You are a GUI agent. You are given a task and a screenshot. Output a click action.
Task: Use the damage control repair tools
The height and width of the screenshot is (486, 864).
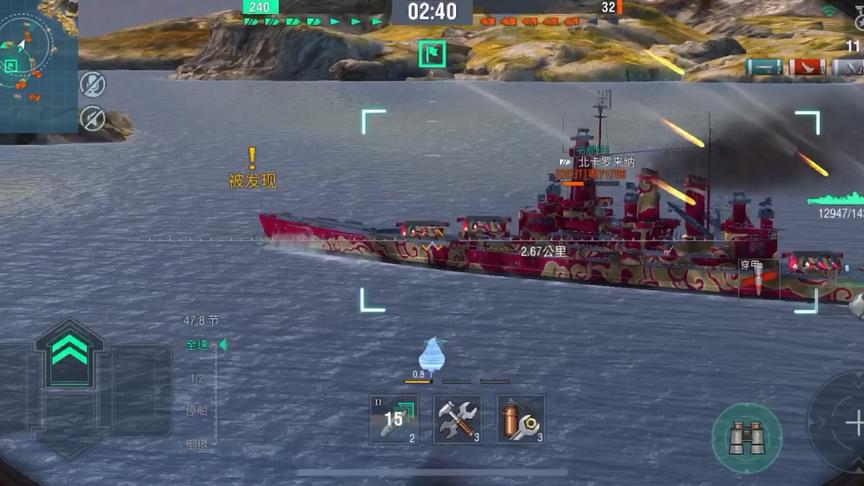click(x=457, y=419)
